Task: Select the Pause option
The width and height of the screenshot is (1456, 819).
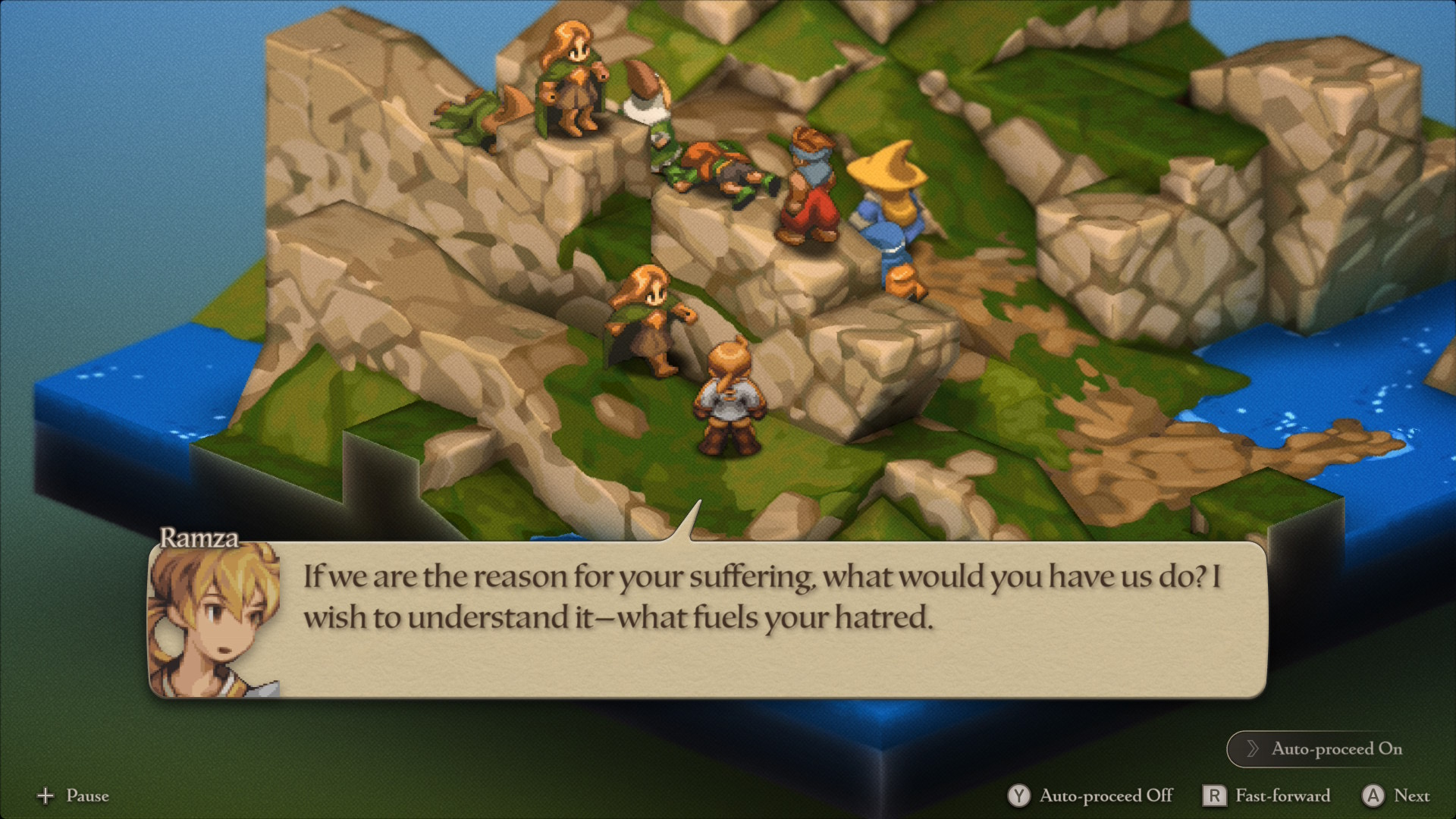Action: [73, 795]
